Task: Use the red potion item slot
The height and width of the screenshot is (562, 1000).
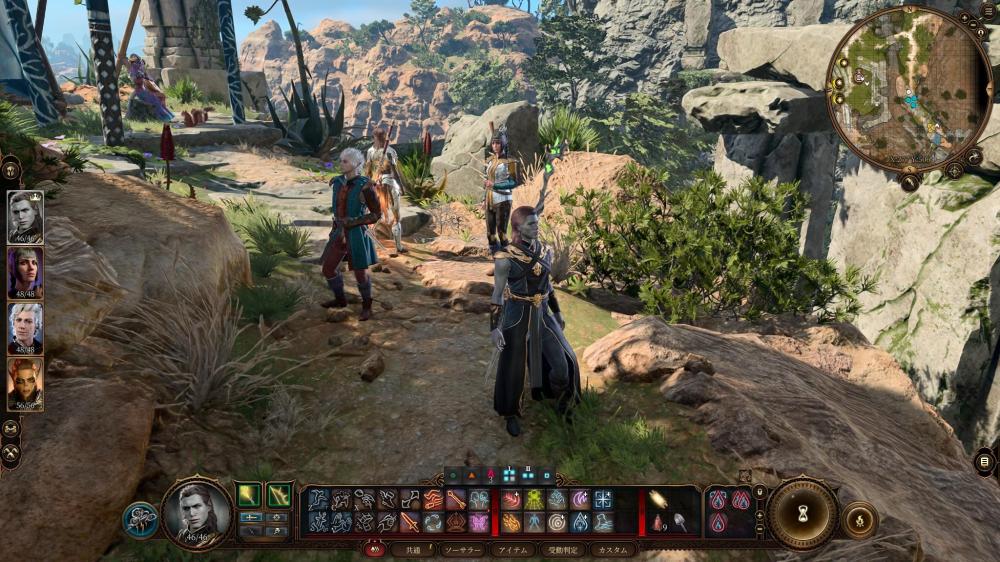Action: tap(656, 522)
